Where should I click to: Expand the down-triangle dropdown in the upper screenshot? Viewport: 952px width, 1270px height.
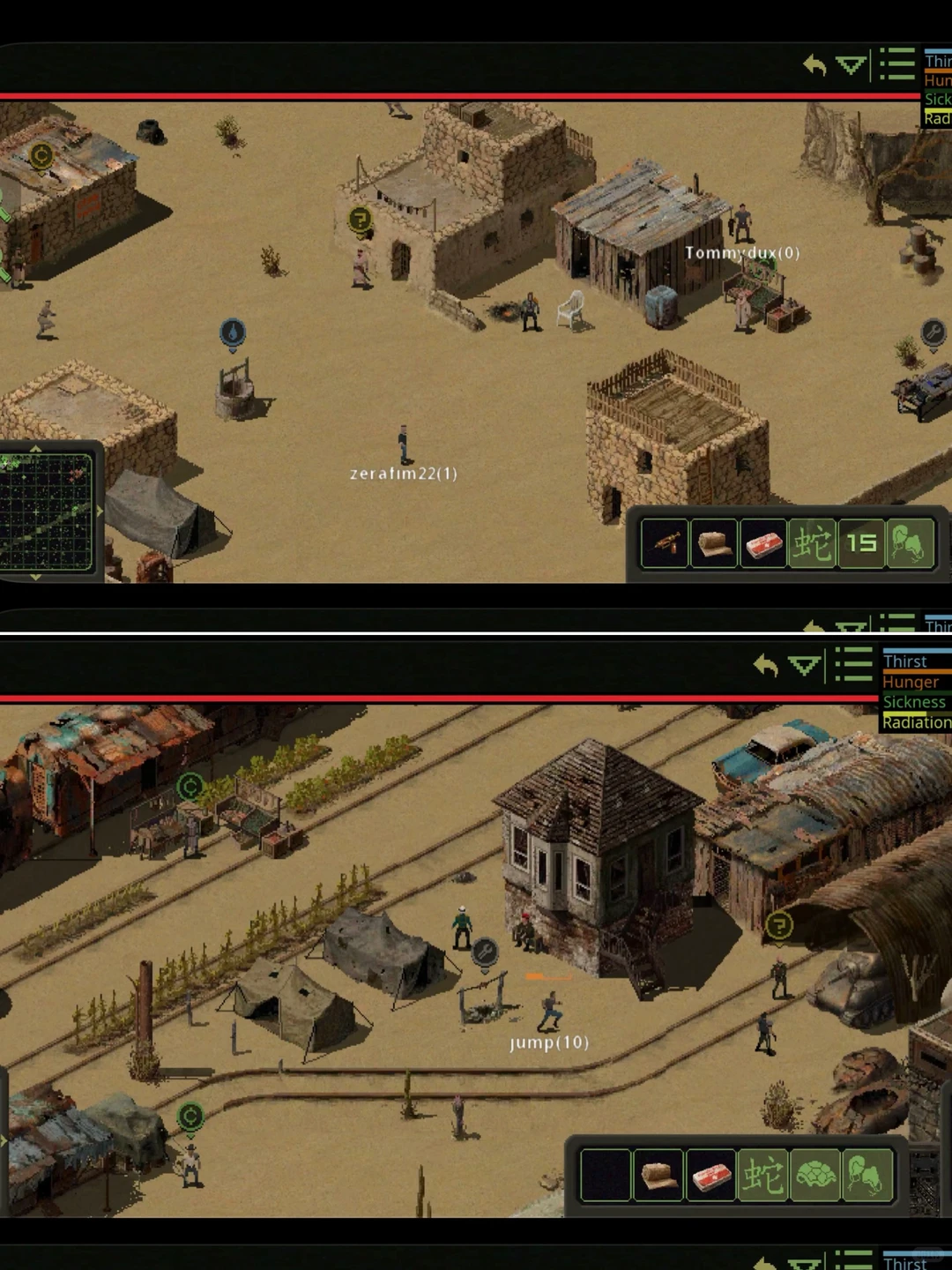pos(851,65)
